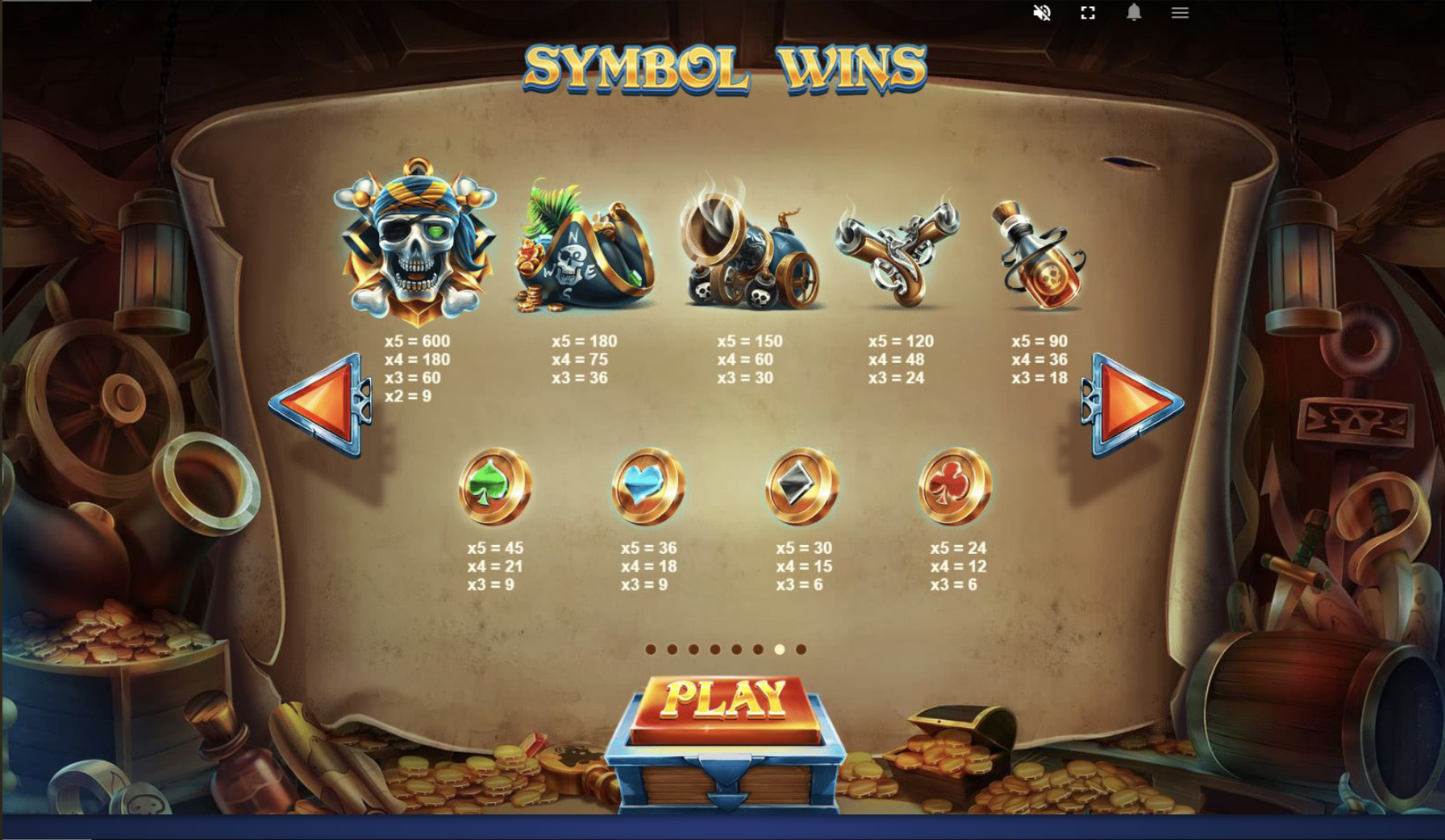
Task: Toggle the notification bell
Action: coord(1135,12)
